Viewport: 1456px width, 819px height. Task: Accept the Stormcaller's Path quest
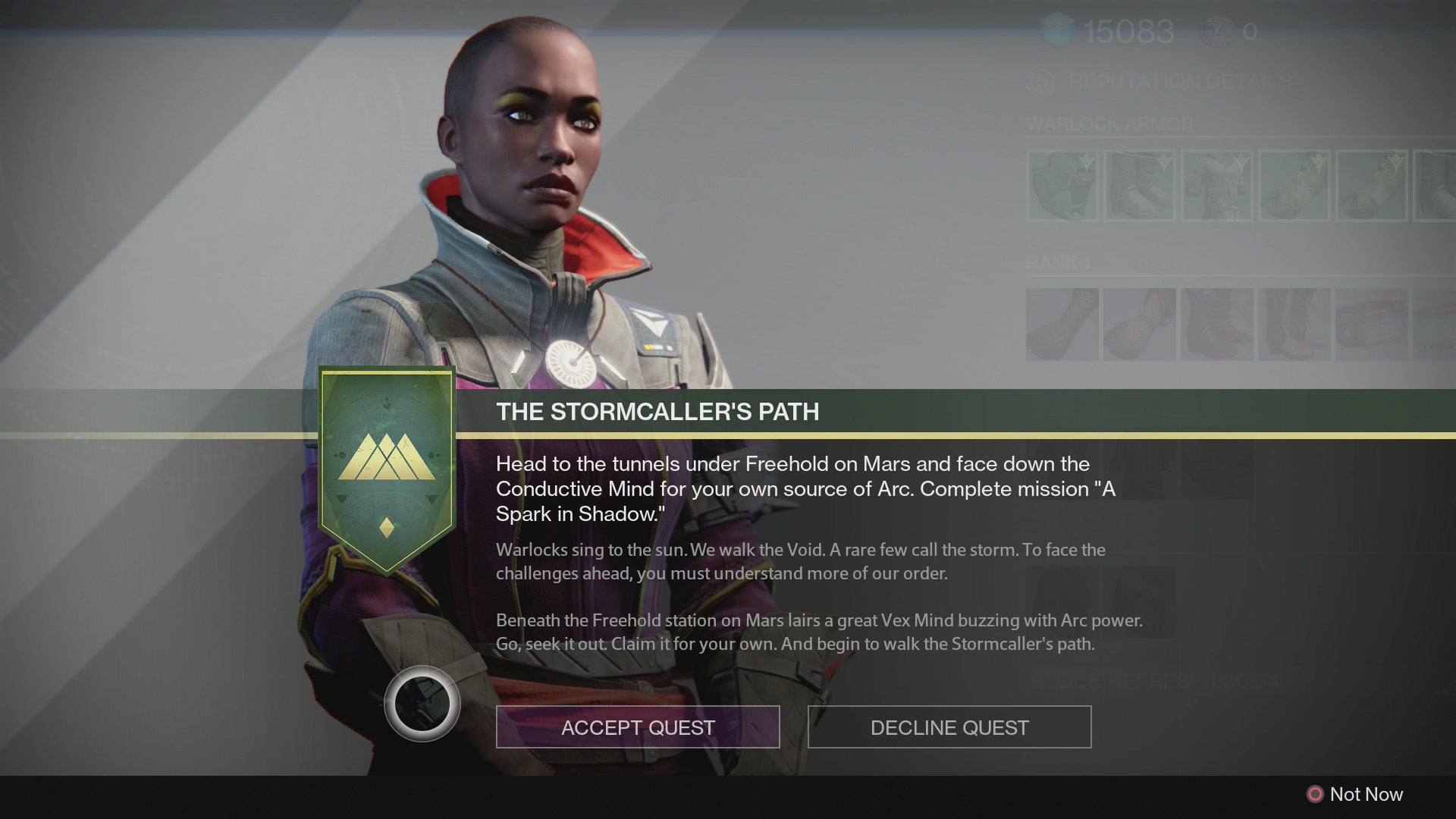638,727
